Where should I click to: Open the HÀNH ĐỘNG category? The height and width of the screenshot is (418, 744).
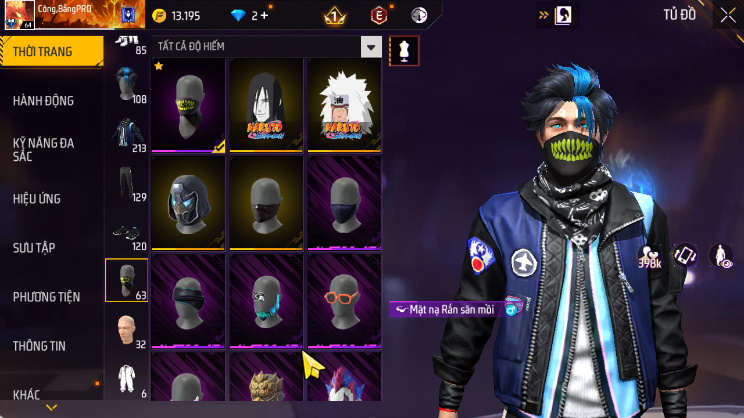pyautogui.click(x=43, y=101)
